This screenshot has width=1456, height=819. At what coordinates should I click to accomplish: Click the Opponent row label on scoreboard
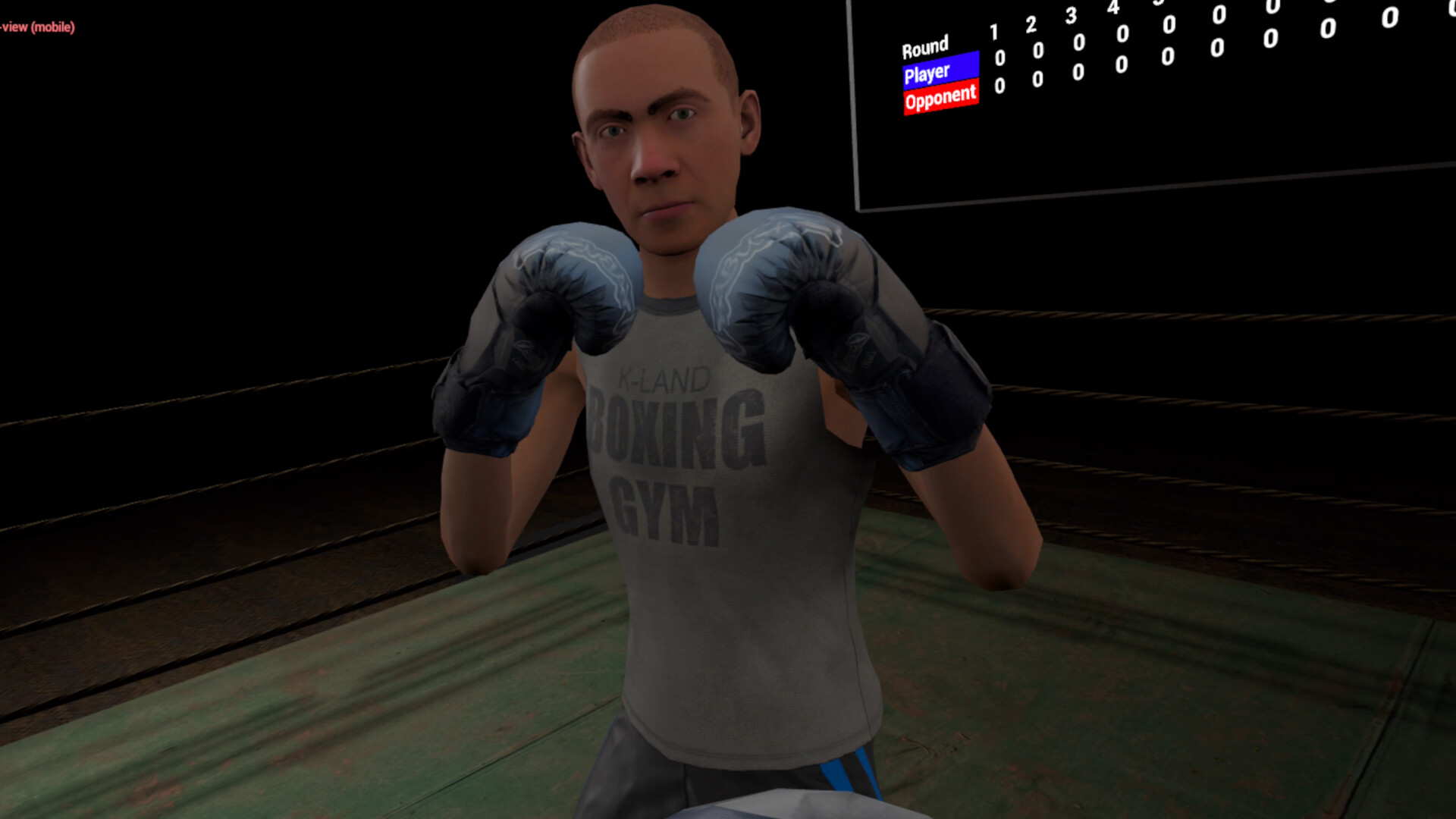click(940, 98)
